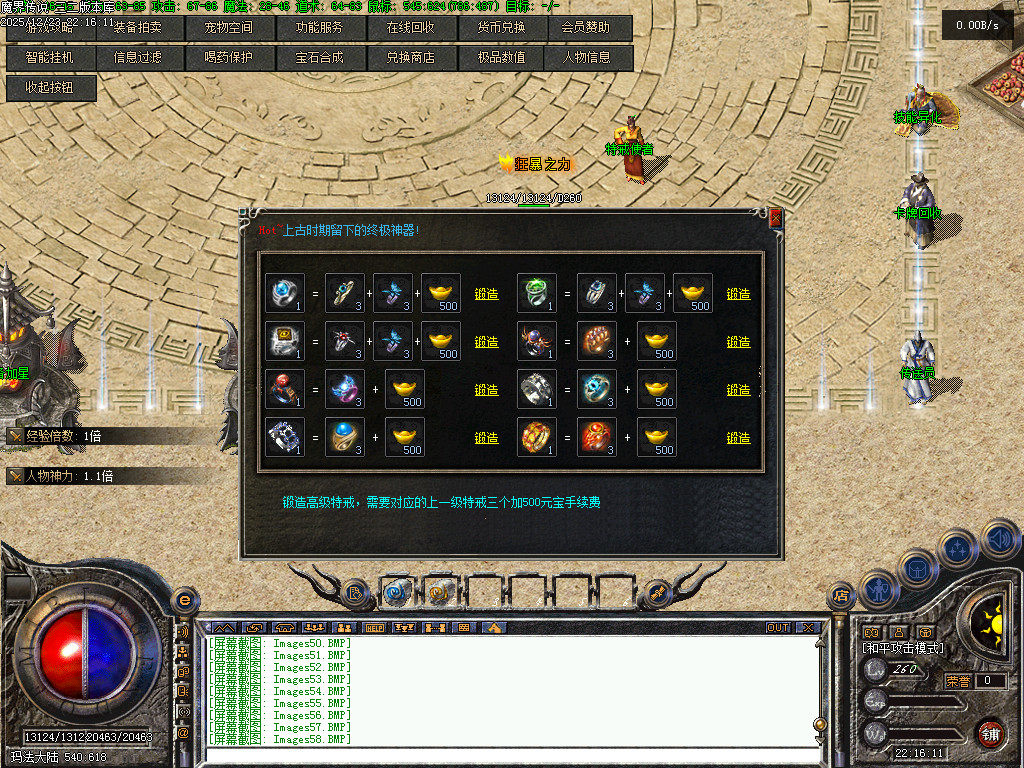
Task: Collapse the menu with the 收起按钮 button
Action: [50, 88]
